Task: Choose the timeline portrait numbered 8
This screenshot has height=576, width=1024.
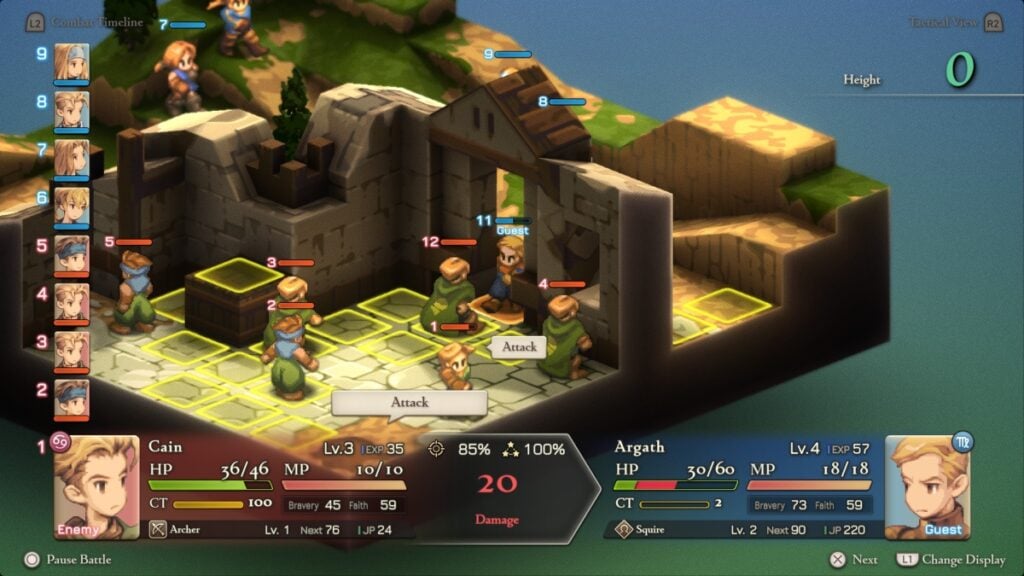Action: coord(71,109)
